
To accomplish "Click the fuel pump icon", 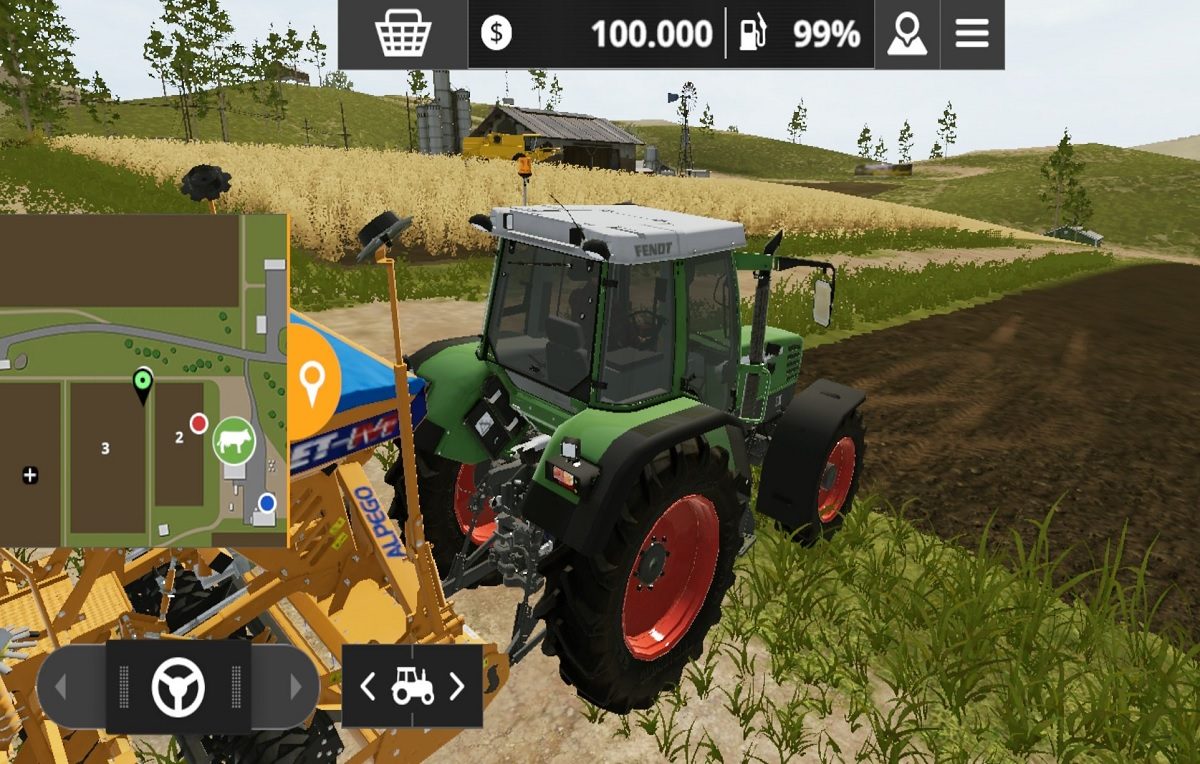I will pyautogui.click(x=752, y=34).
